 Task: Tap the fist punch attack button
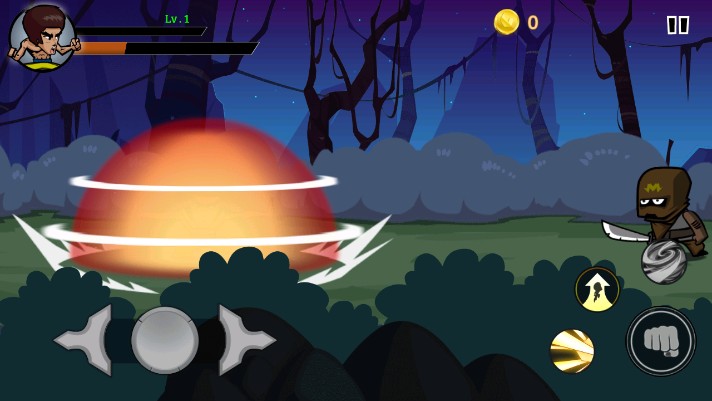[661, 341]
